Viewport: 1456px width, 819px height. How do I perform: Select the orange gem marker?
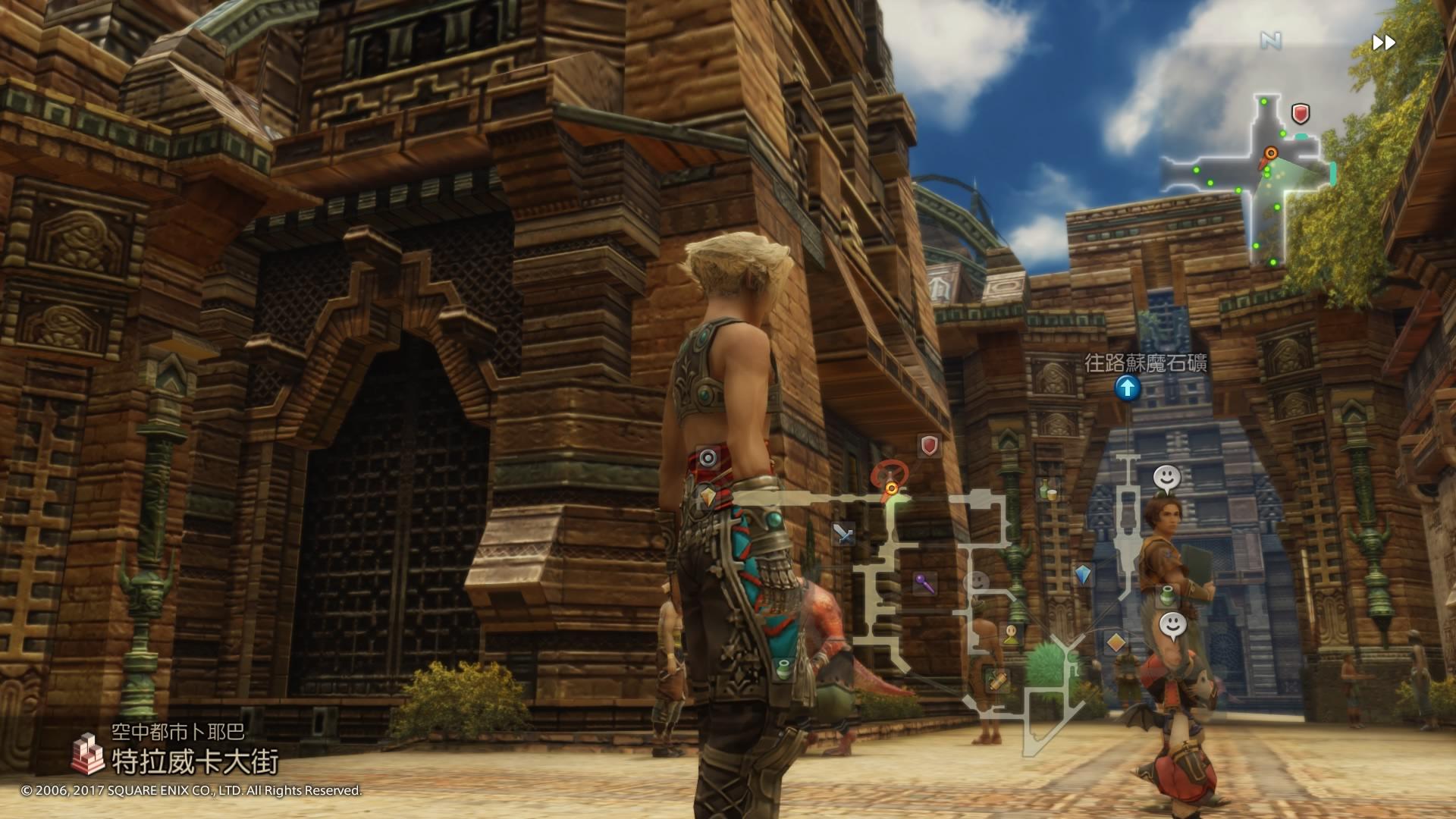(708, 497)
